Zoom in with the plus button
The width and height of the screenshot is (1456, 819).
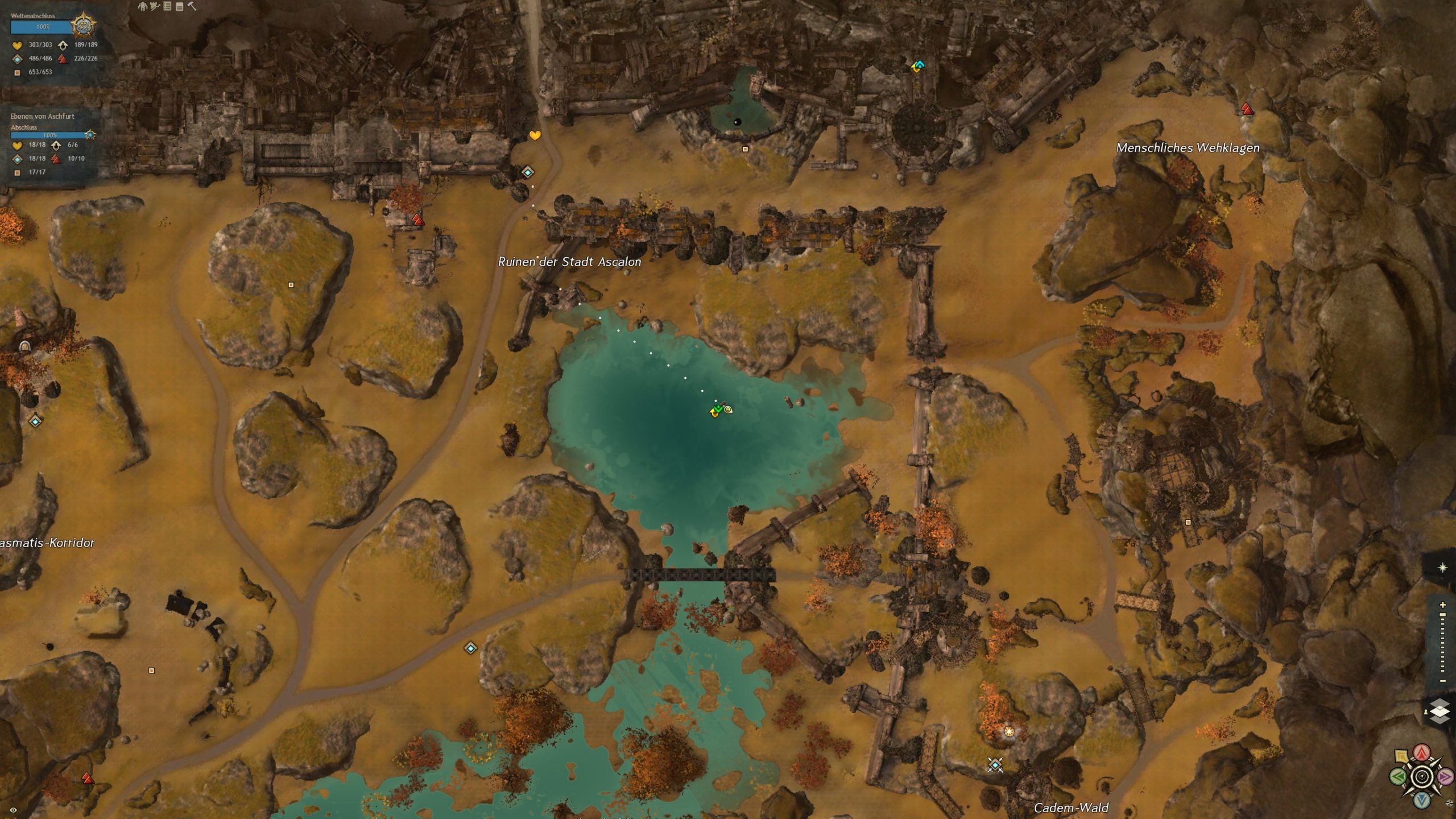coord(1442,605)
